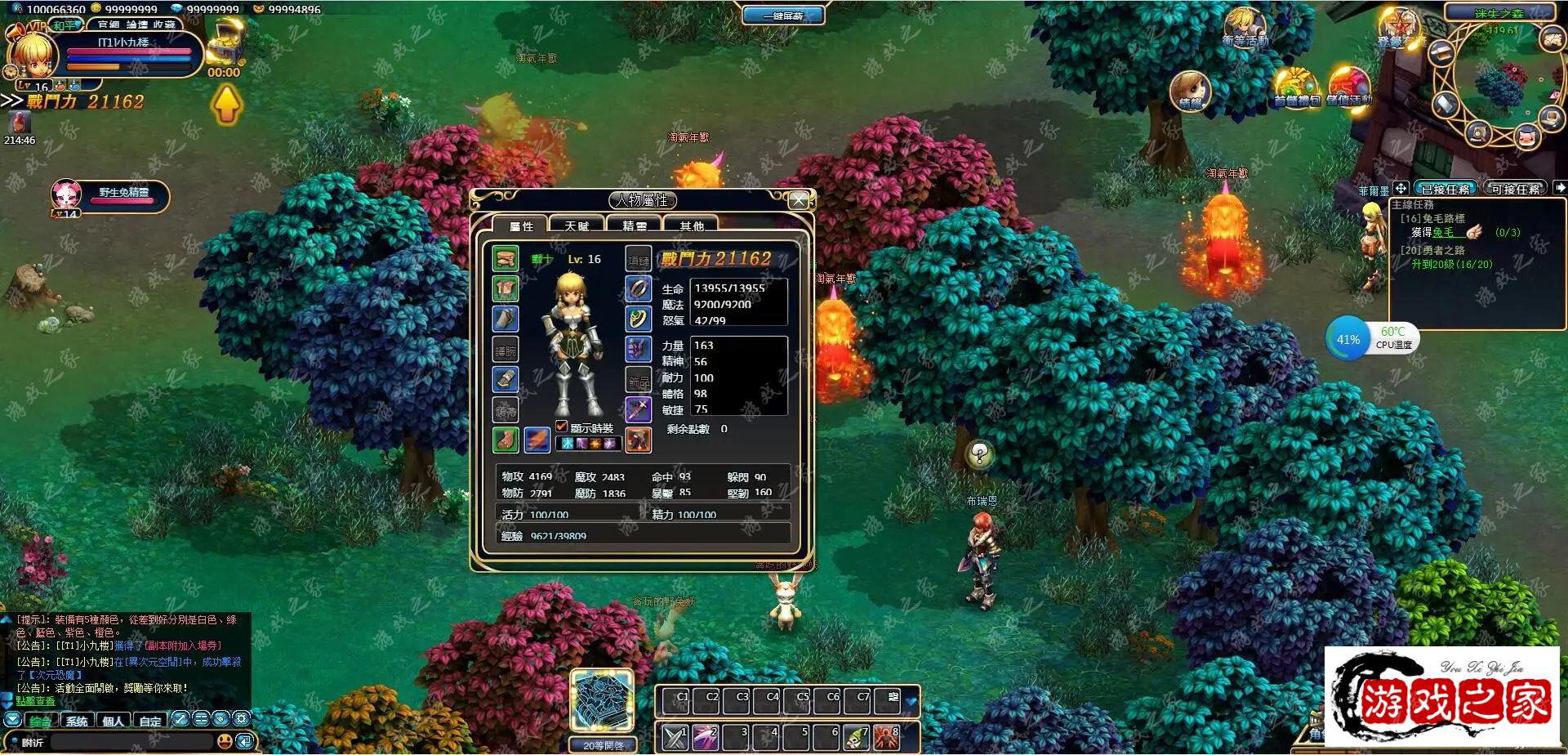Screen dimensions: 1568x755
Task: Open the emoji picker in chat bar
Action: (225, 741)
